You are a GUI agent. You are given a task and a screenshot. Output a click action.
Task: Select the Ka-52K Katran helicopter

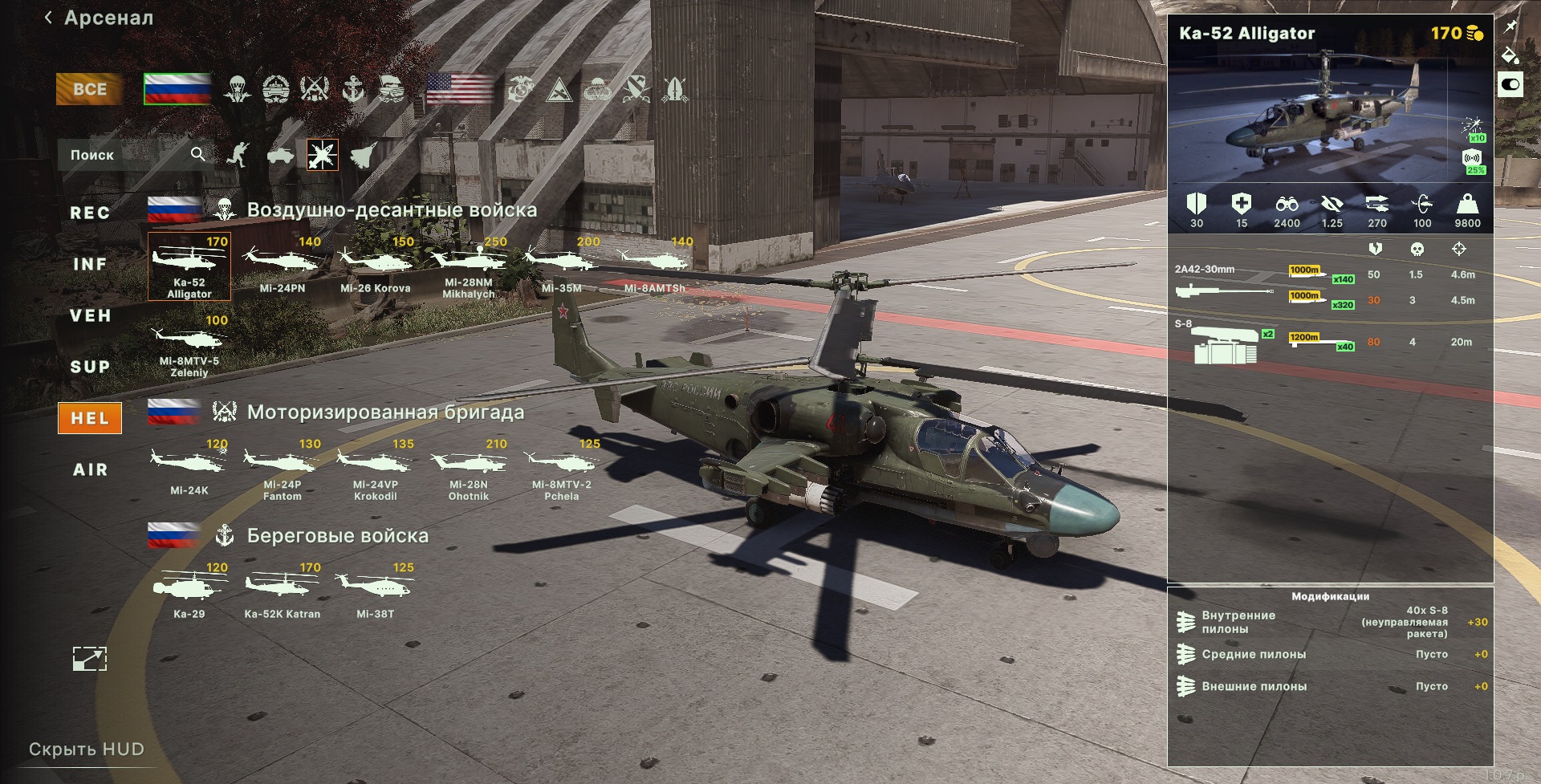click(283, 592)
